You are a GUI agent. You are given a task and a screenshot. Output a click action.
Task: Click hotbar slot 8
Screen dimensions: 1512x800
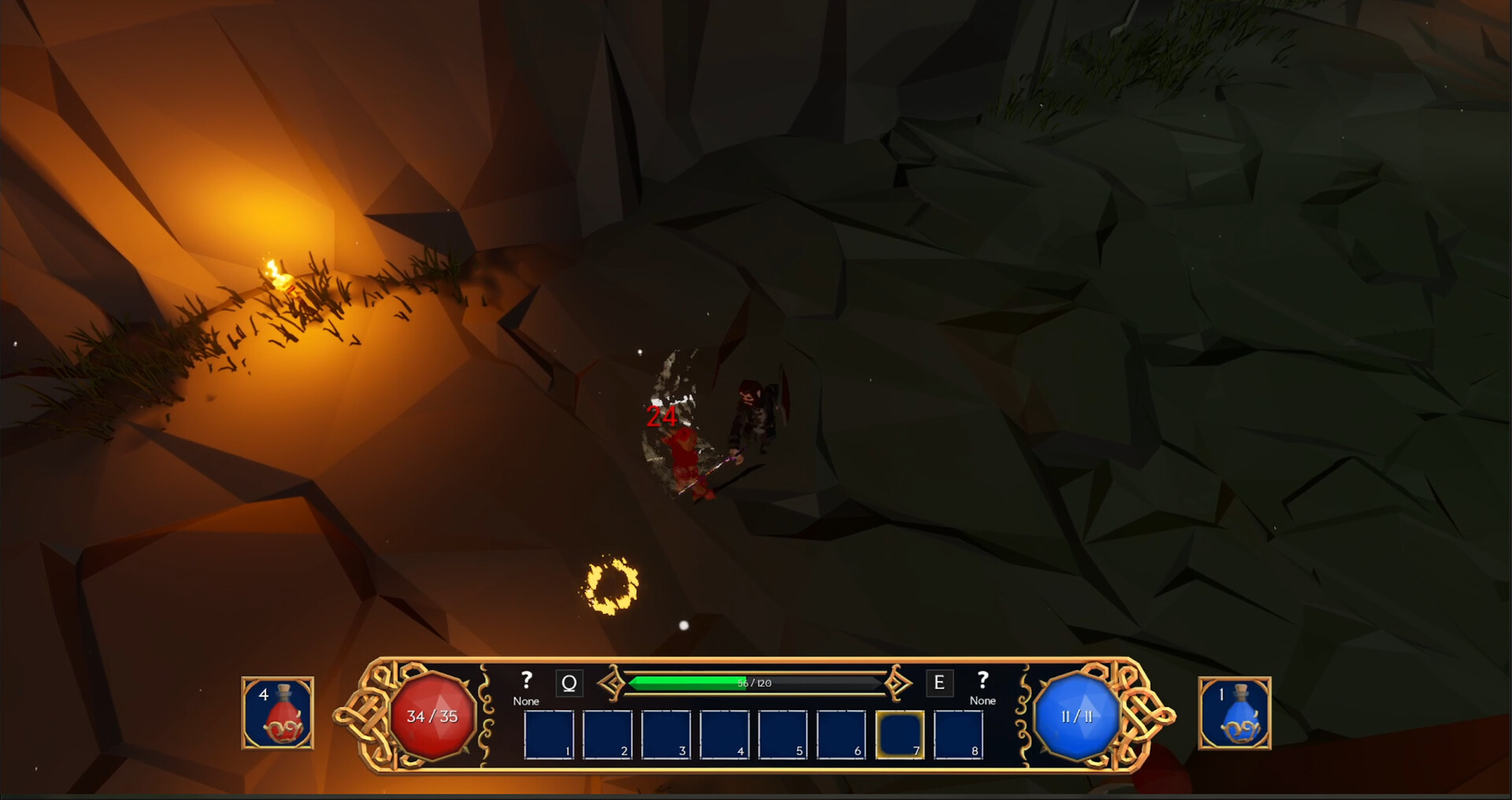pyautogui.click(x=958, y=735)
